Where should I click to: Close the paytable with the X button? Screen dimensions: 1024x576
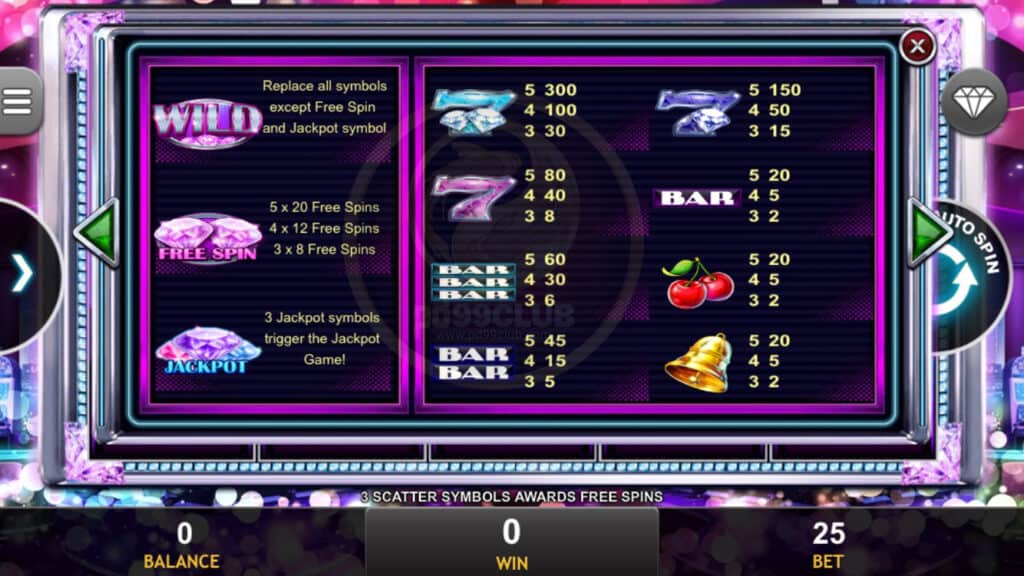tap(917, 46)
